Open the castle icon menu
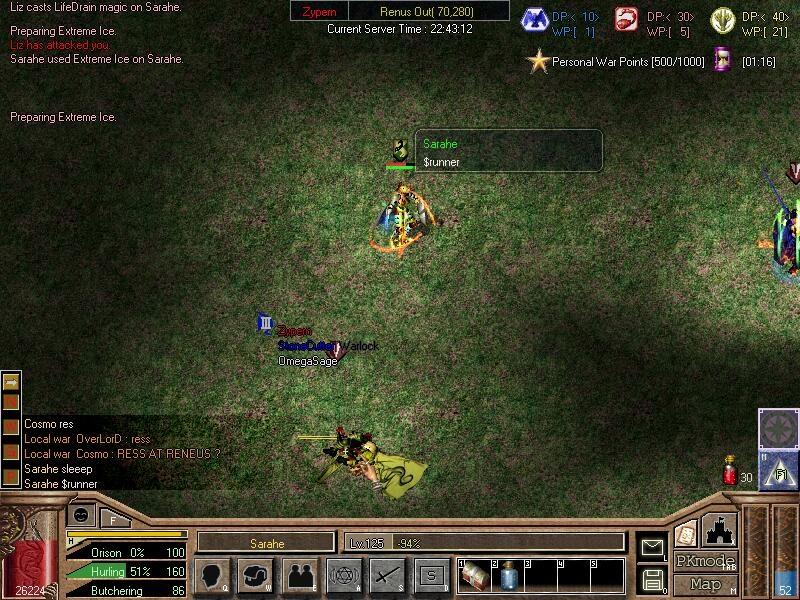The height and width of the screenshot is (600, 800). click(721, 528)
